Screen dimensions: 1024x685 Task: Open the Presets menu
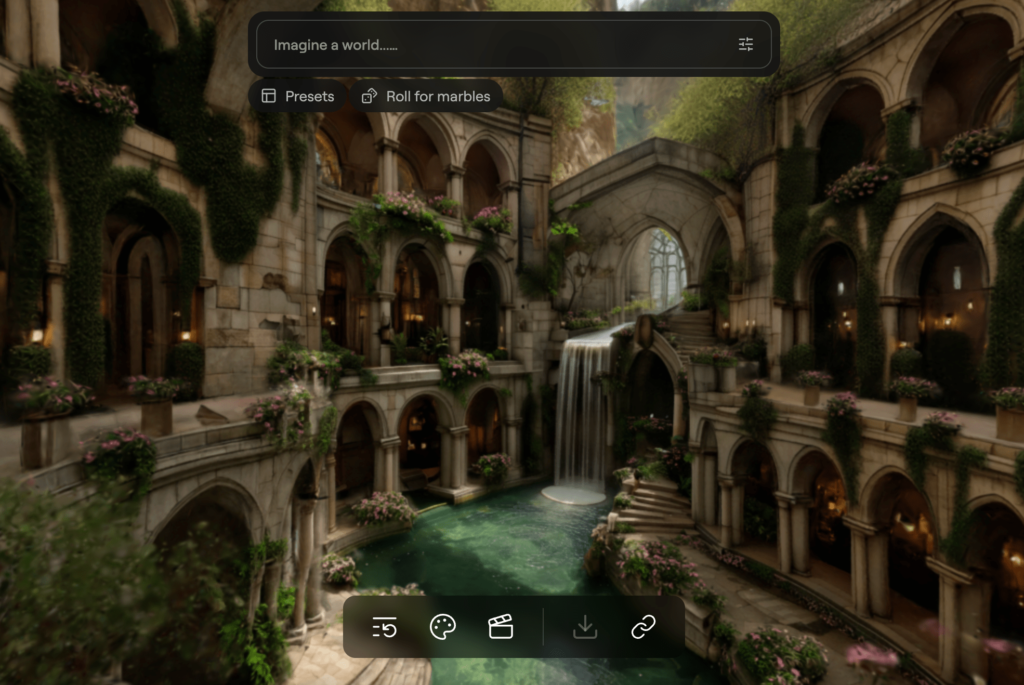[298, 96]
